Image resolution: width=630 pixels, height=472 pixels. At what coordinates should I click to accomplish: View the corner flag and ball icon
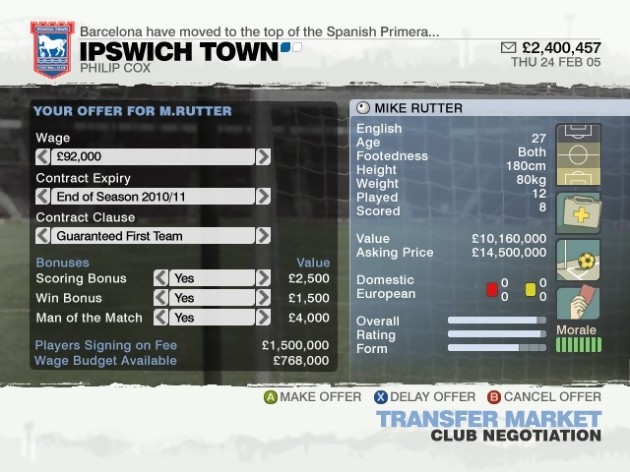coord(577,259)
